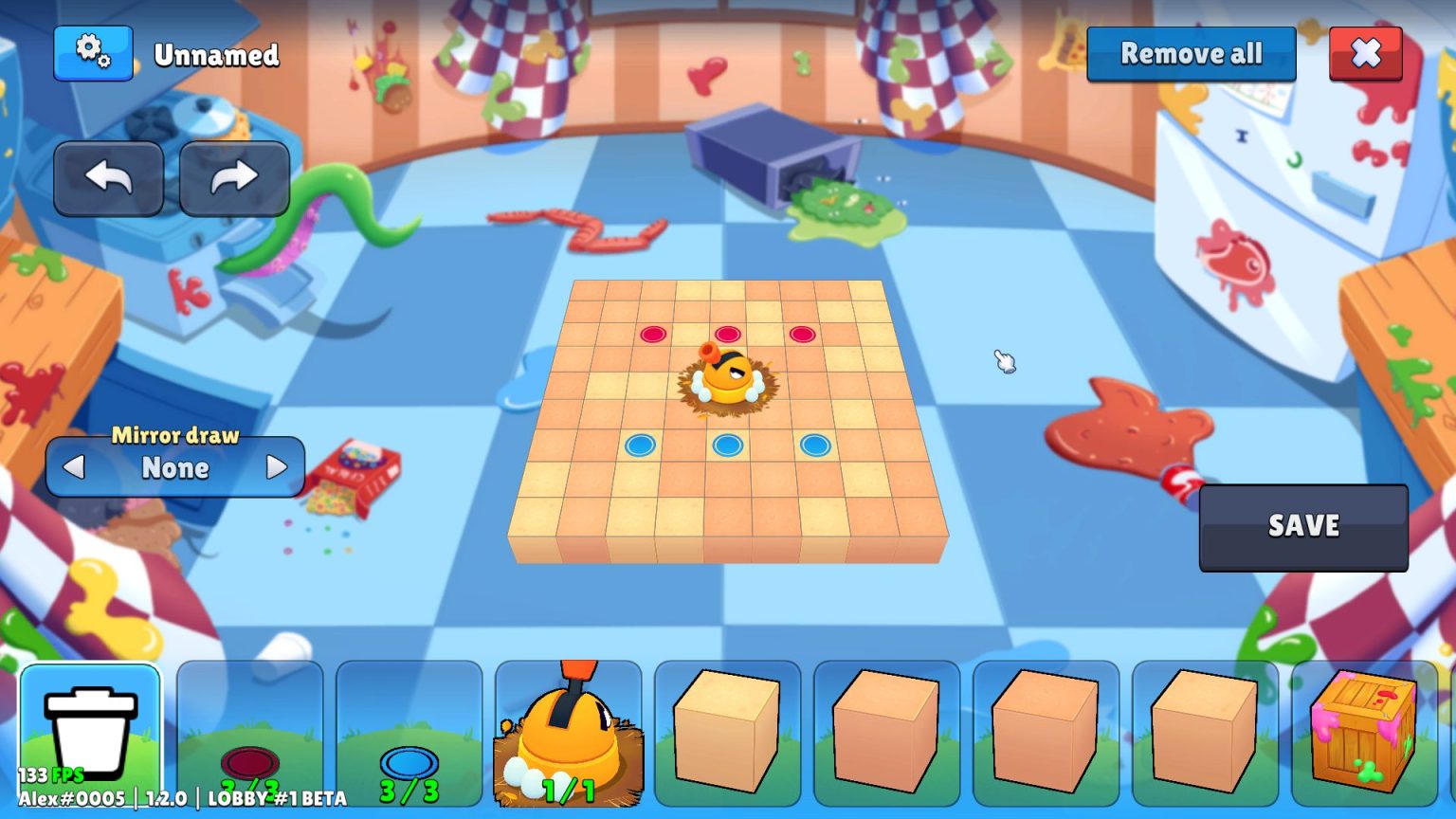This screenshot has width=1456, height=819.
Task: Click the Remove all button
Action: [x=1191, y=54]
